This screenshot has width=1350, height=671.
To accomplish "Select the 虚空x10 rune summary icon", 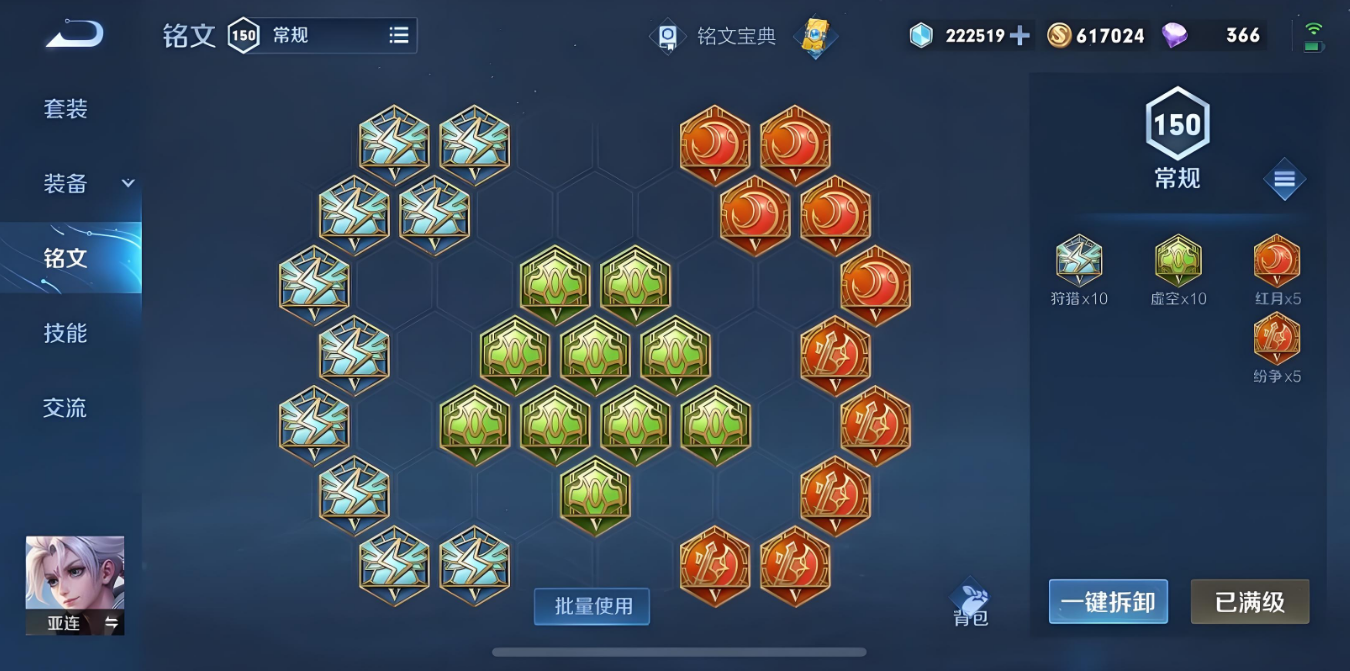I will coord(1178,262).
